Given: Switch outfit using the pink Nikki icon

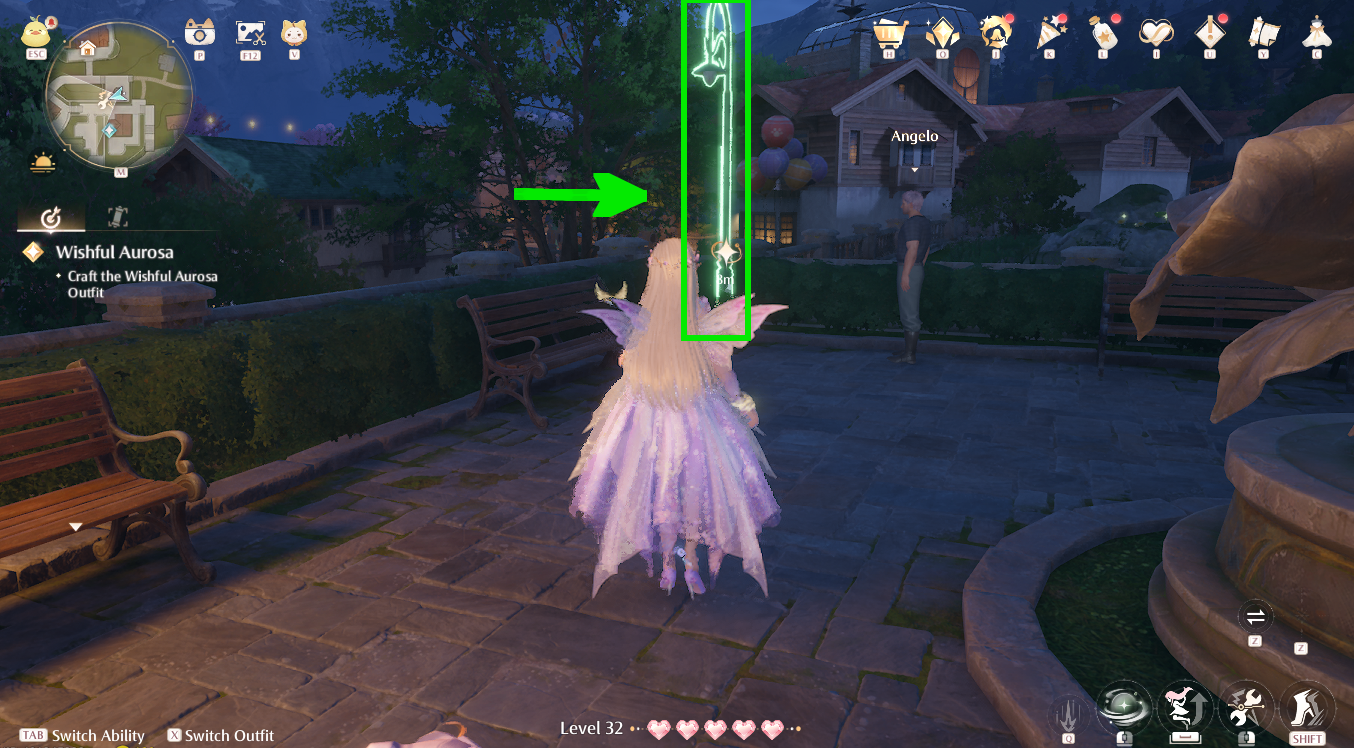Looking at the screenshot, I should coord(1185,707).
